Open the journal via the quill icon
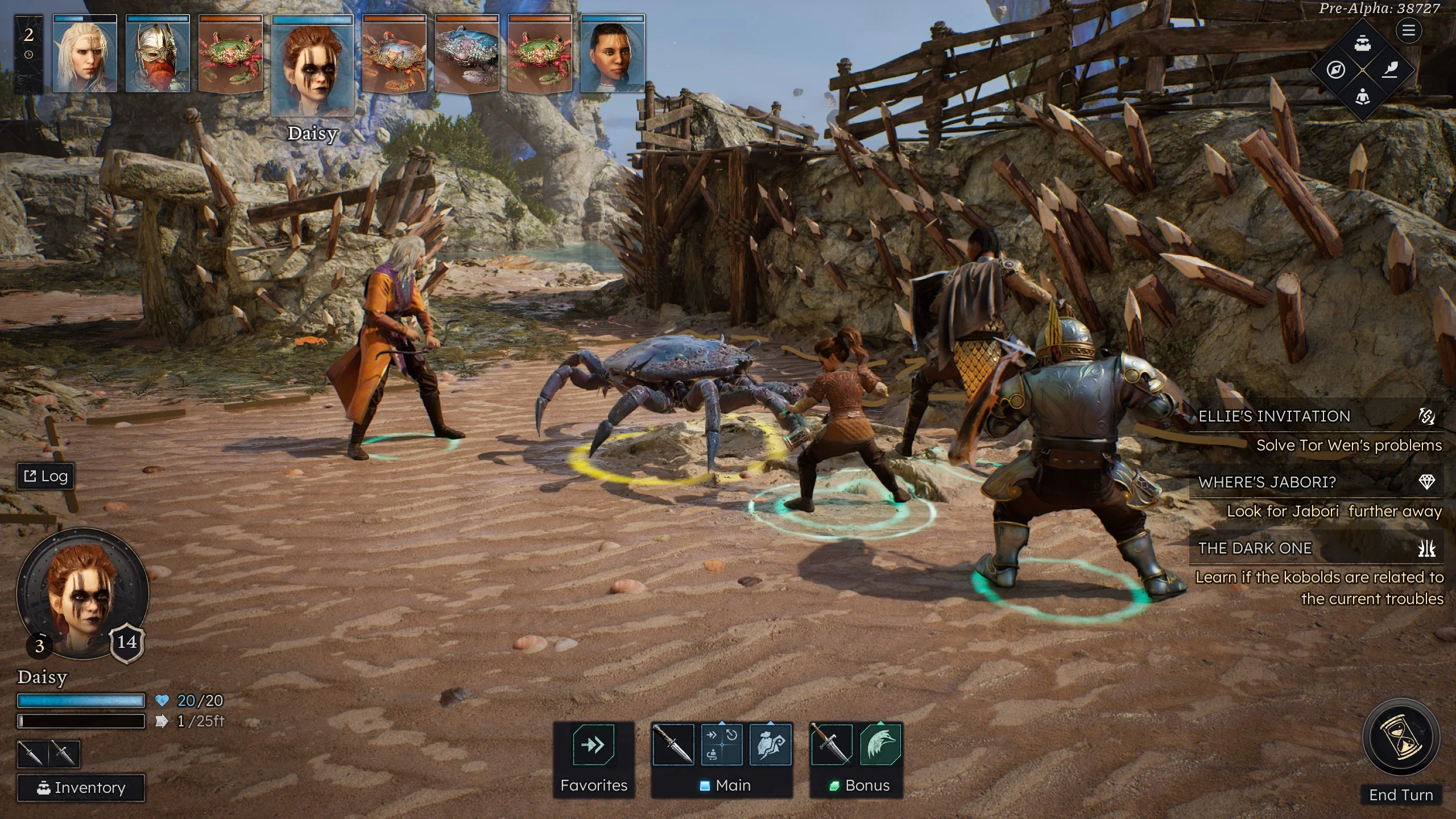The image size is (1456, 819). click(x=1389, y=70)
